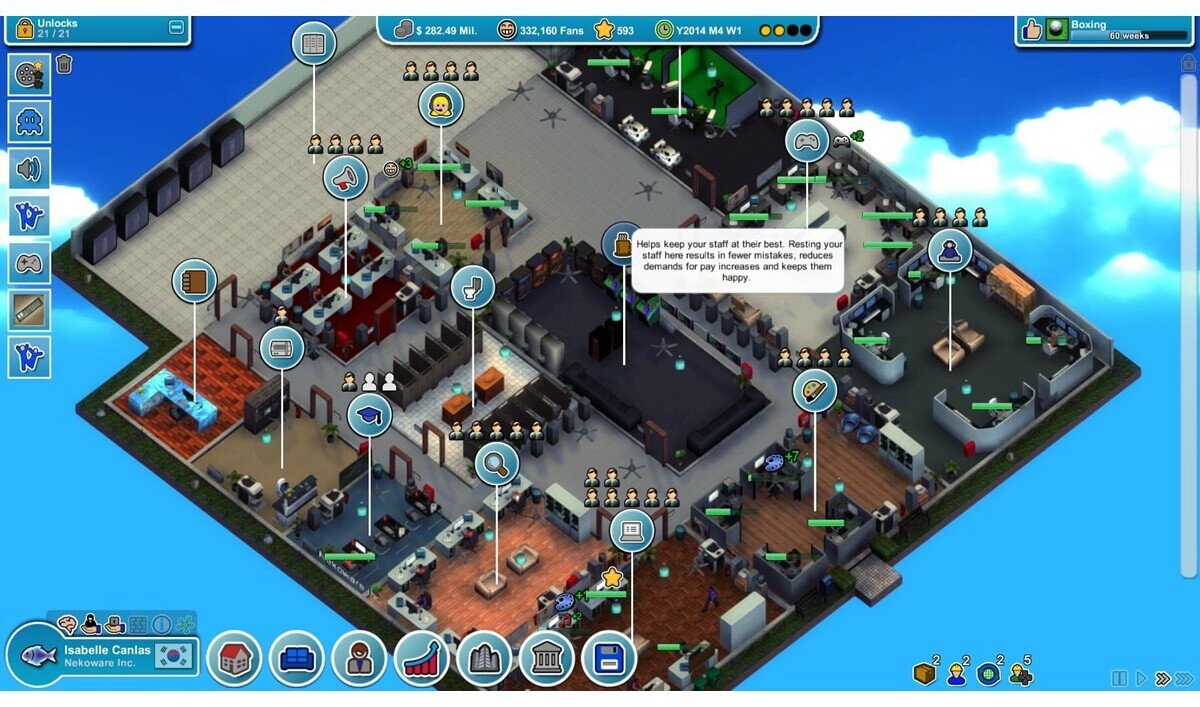Select the film reel icon in the sidebar
Viewport: 1200px width, 707px height.
tap(29, 75)
